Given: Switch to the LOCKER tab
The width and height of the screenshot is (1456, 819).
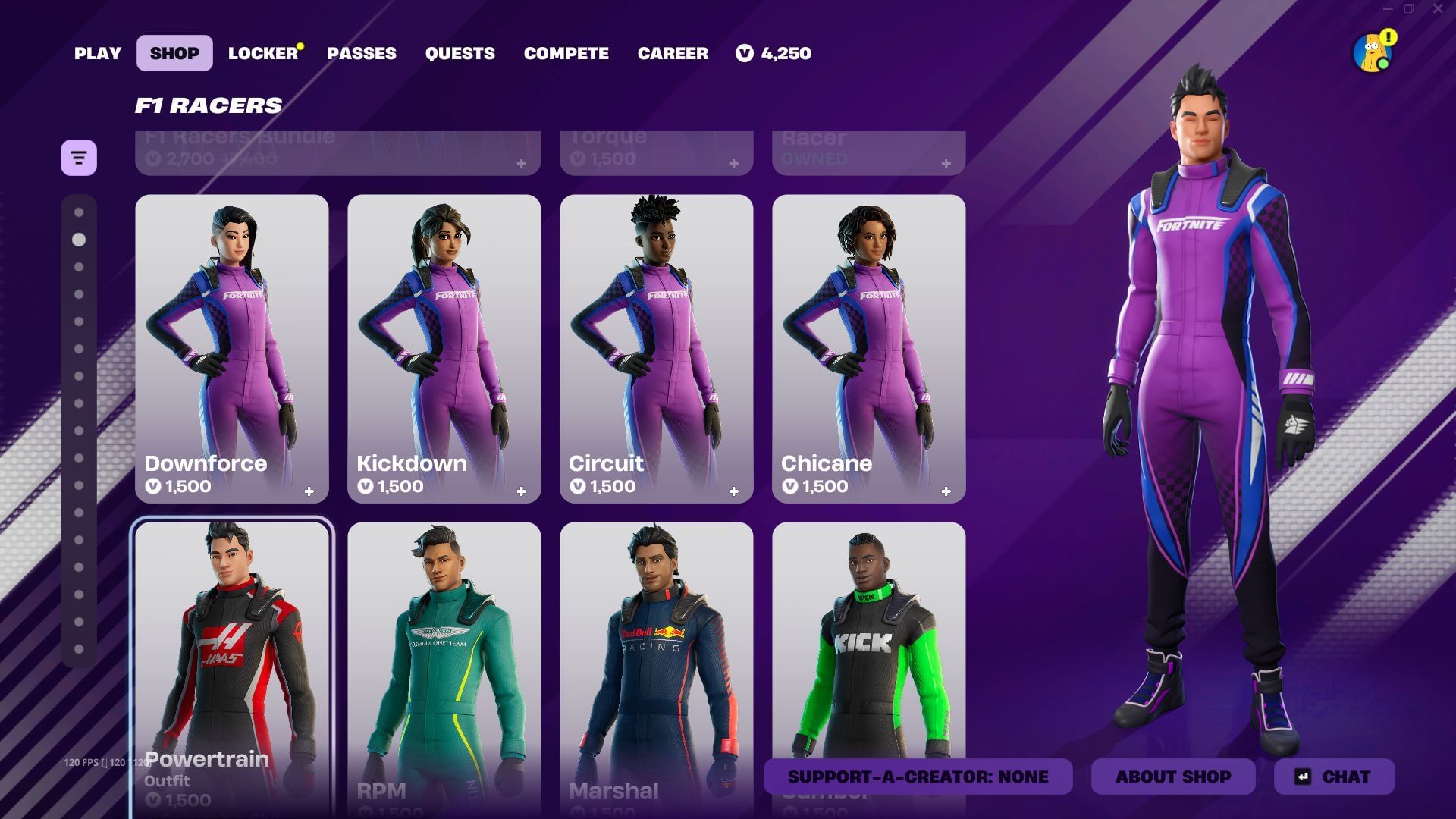Looking at the screenshot, I should pos(261,53).
